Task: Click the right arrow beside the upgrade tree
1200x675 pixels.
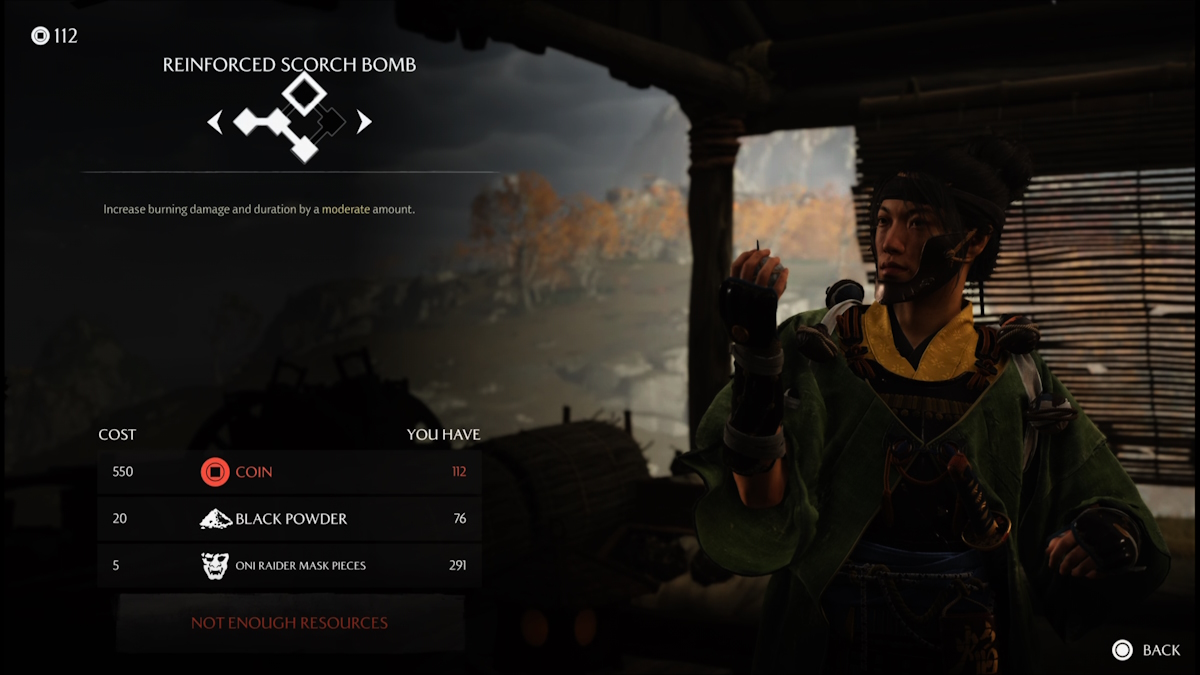Action: (x=364, y=122)
